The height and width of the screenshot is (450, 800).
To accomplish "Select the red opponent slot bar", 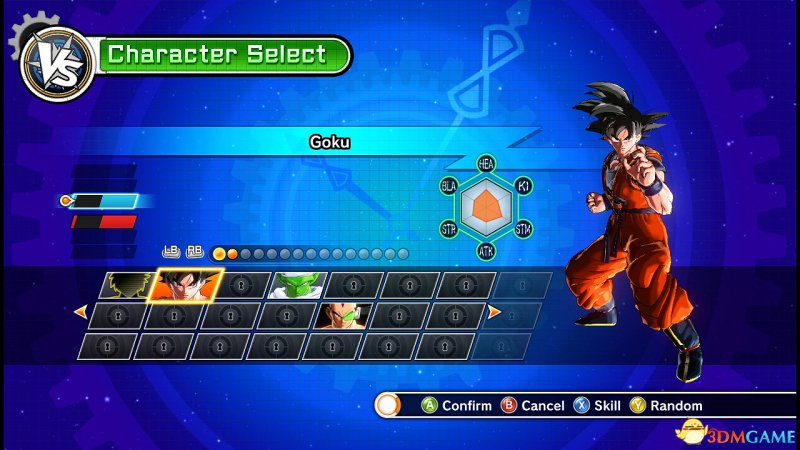I will 104,222.
